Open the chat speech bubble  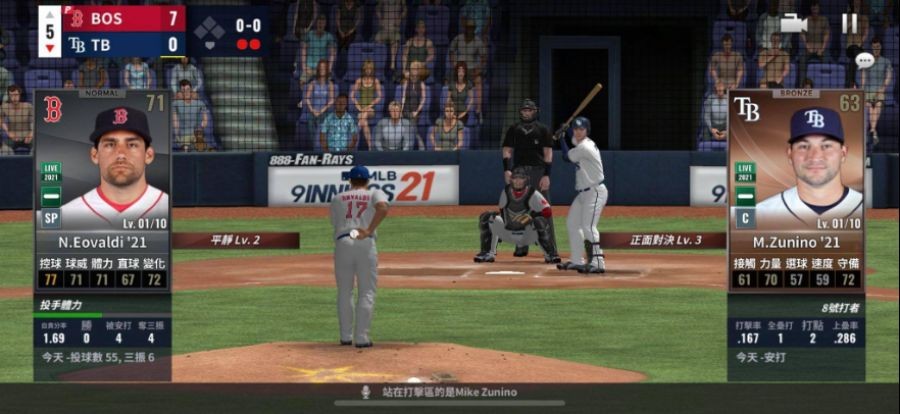click(864, 60)
